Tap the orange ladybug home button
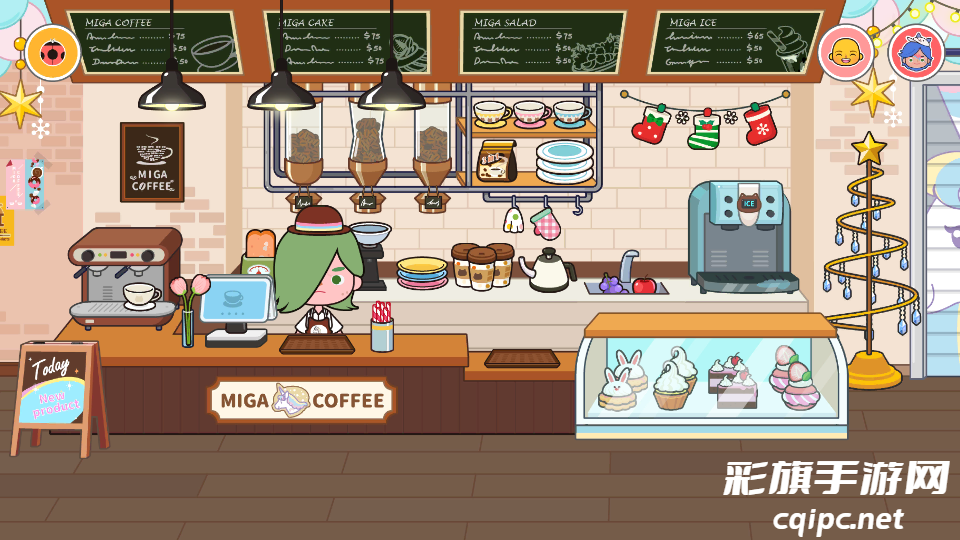Screen dimensions: 960x540 53,53
